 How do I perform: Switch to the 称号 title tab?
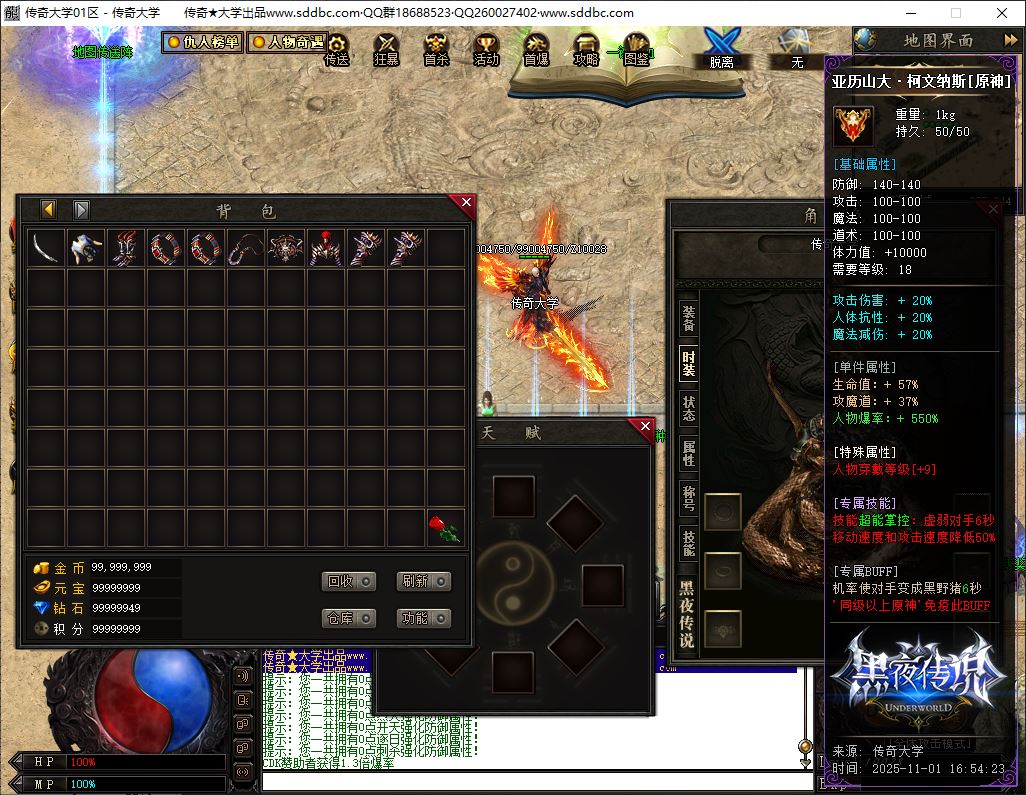(689, 497)
